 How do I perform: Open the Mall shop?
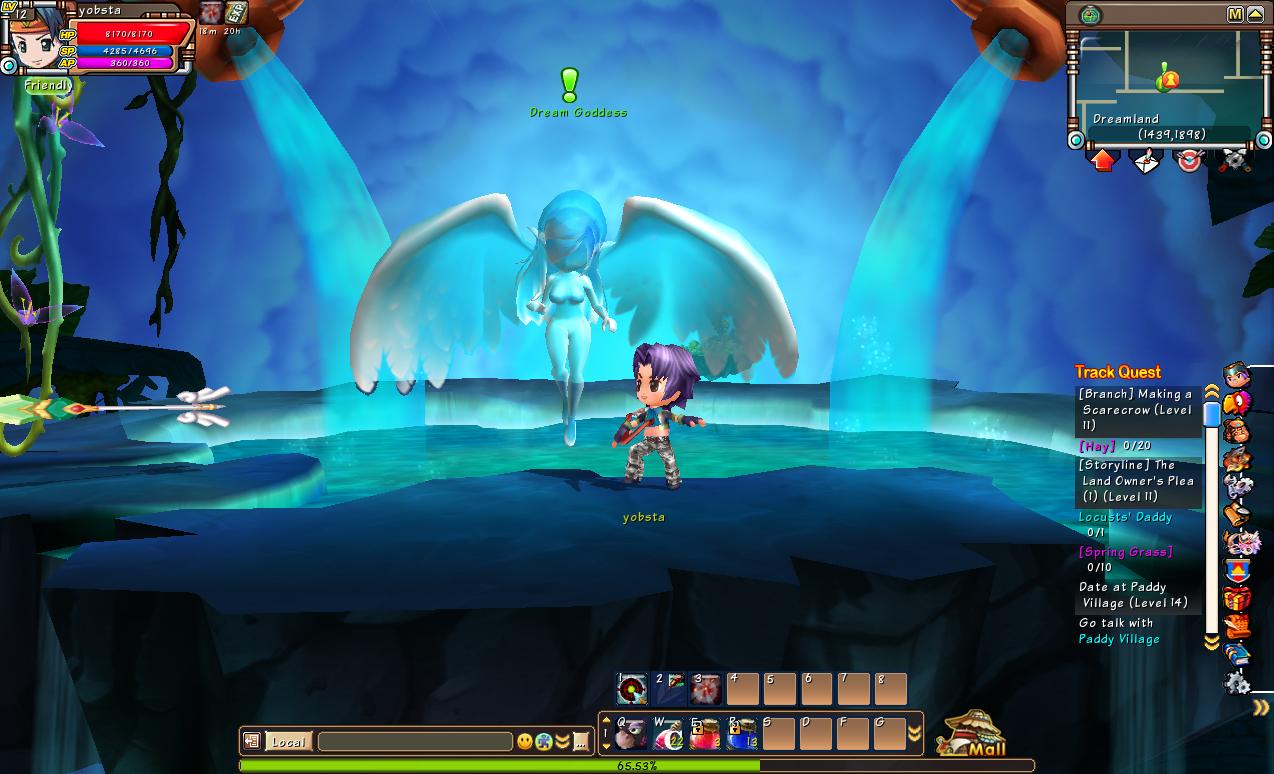(971, 734)
